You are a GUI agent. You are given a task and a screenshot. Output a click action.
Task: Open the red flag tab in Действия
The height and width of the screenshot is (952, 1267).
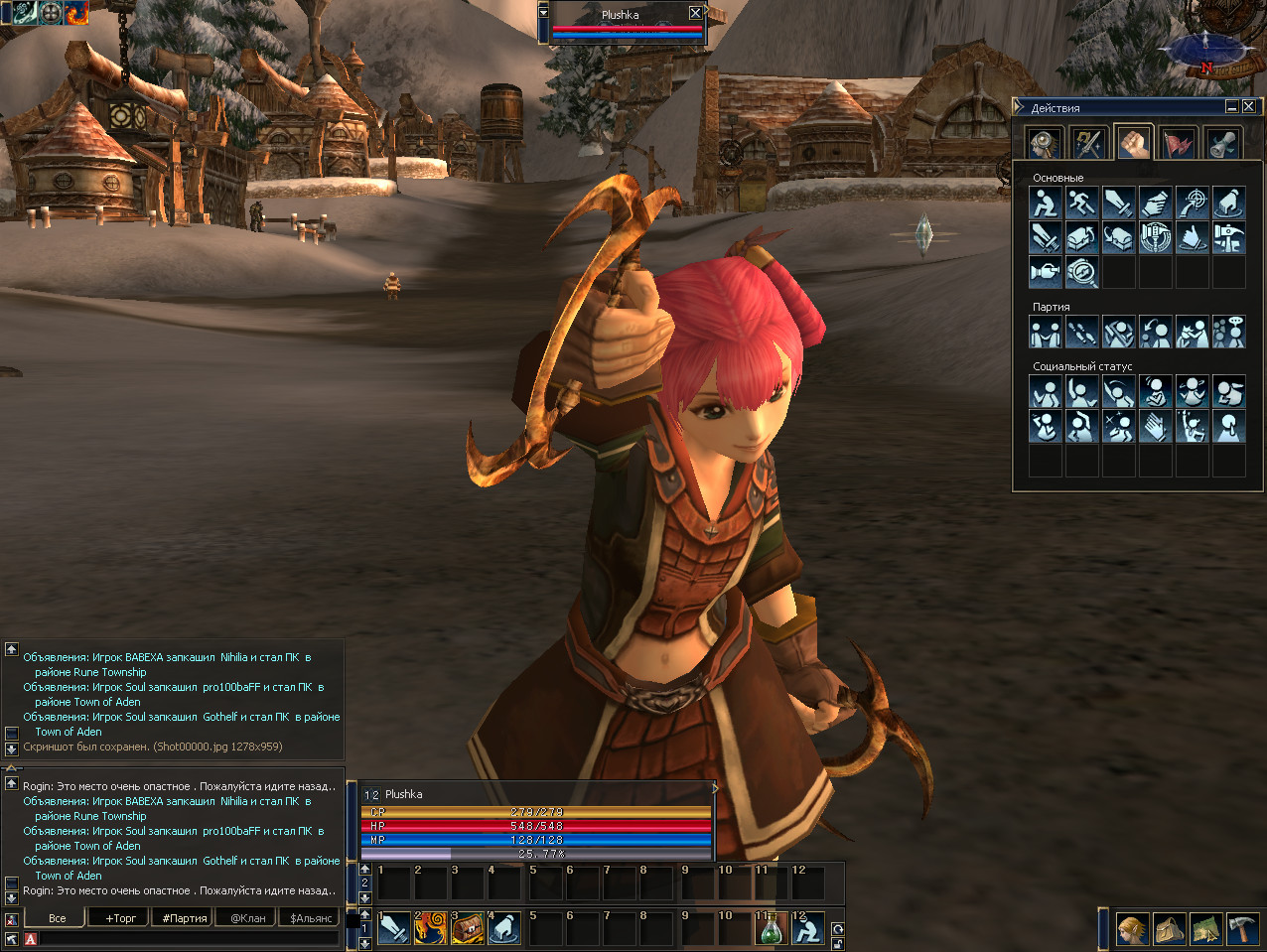(1179, 144)
